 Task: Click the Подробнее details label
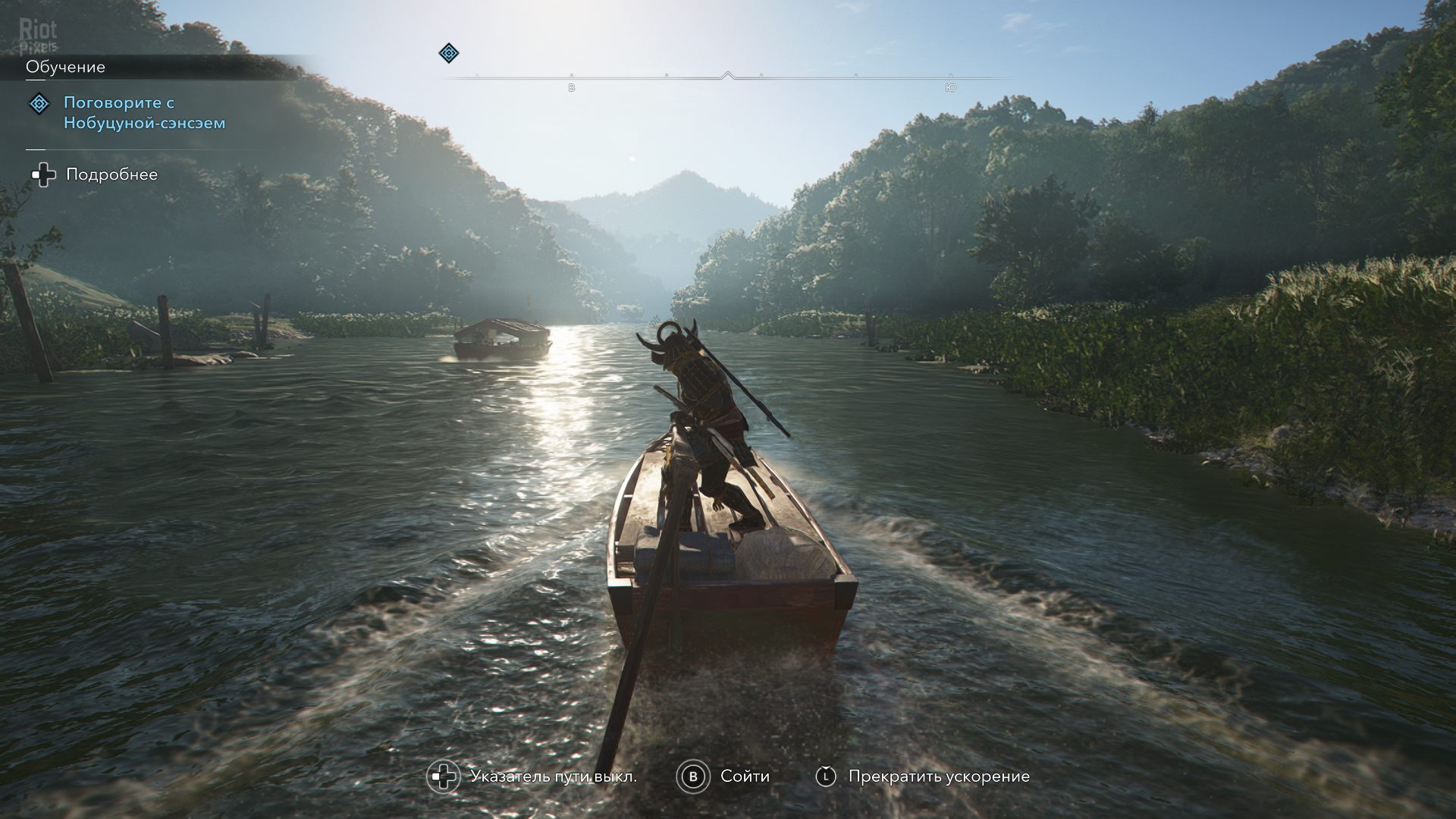click(111, 174)
